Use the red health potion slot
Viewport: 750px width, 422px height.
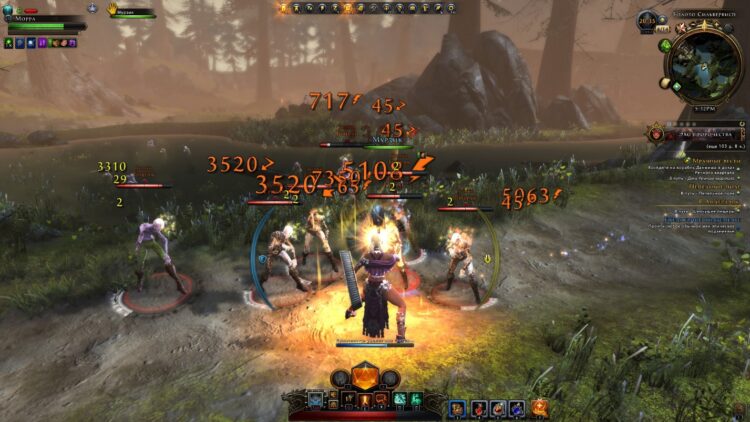(x=479, y=407)
